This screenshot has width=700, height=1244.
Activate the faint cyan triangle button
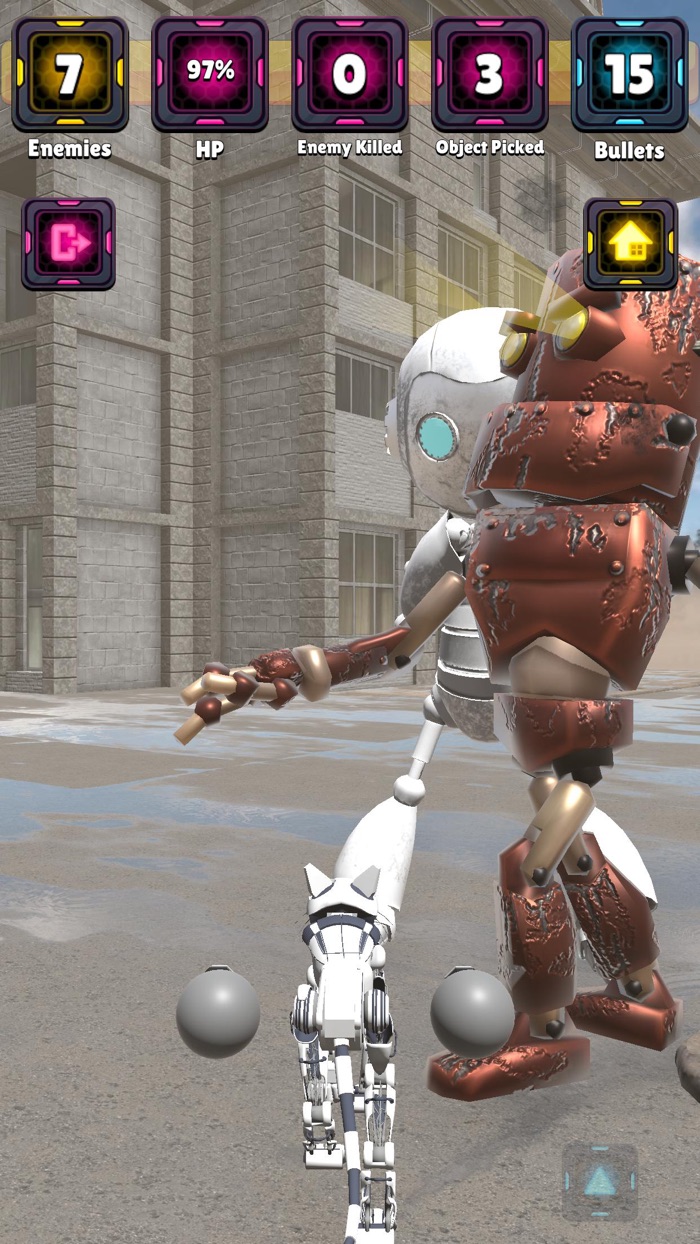pos(599,1182)
